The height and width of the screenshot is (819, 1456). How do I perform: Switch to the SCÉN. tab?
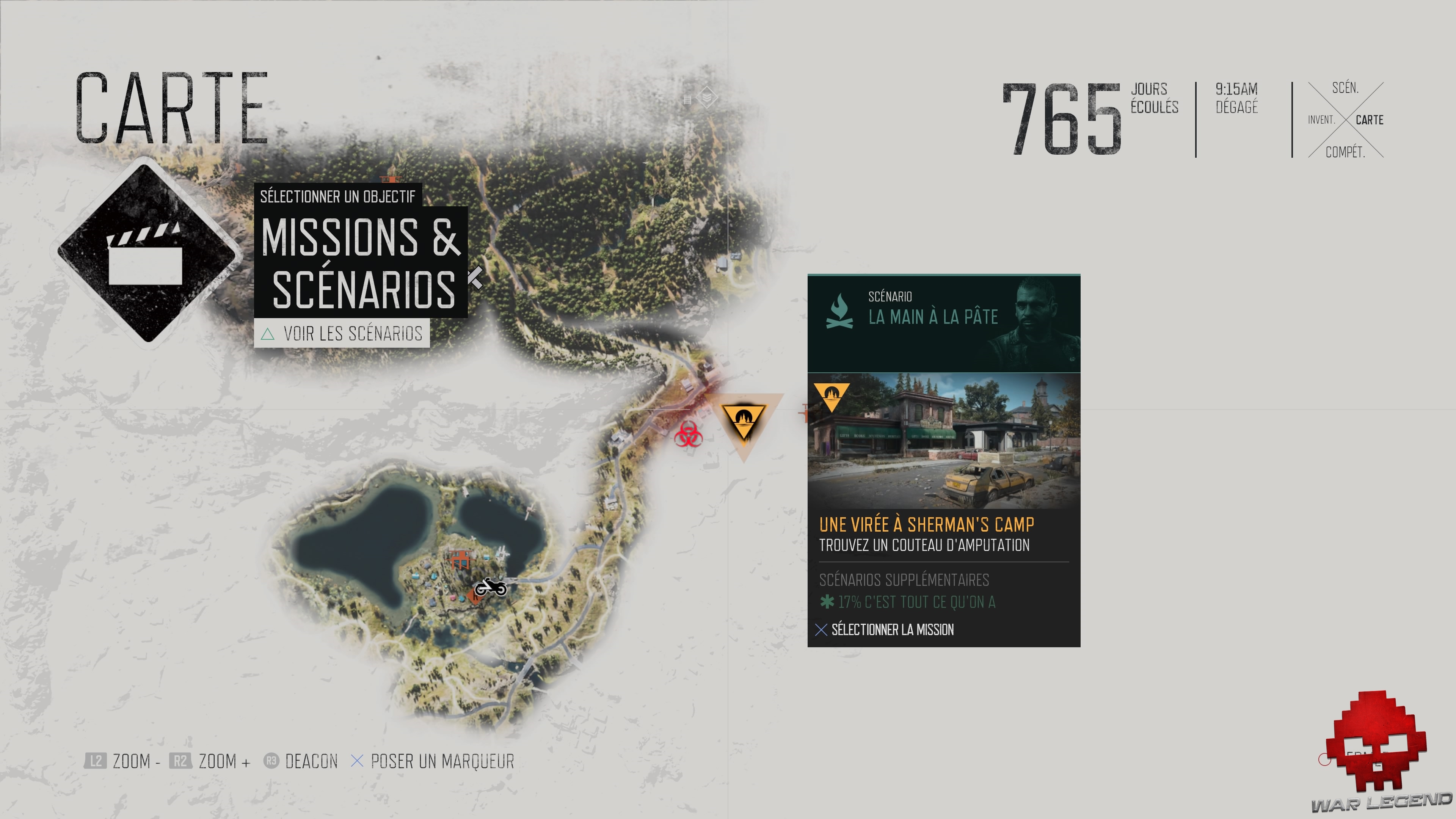tap(1347, 88)
